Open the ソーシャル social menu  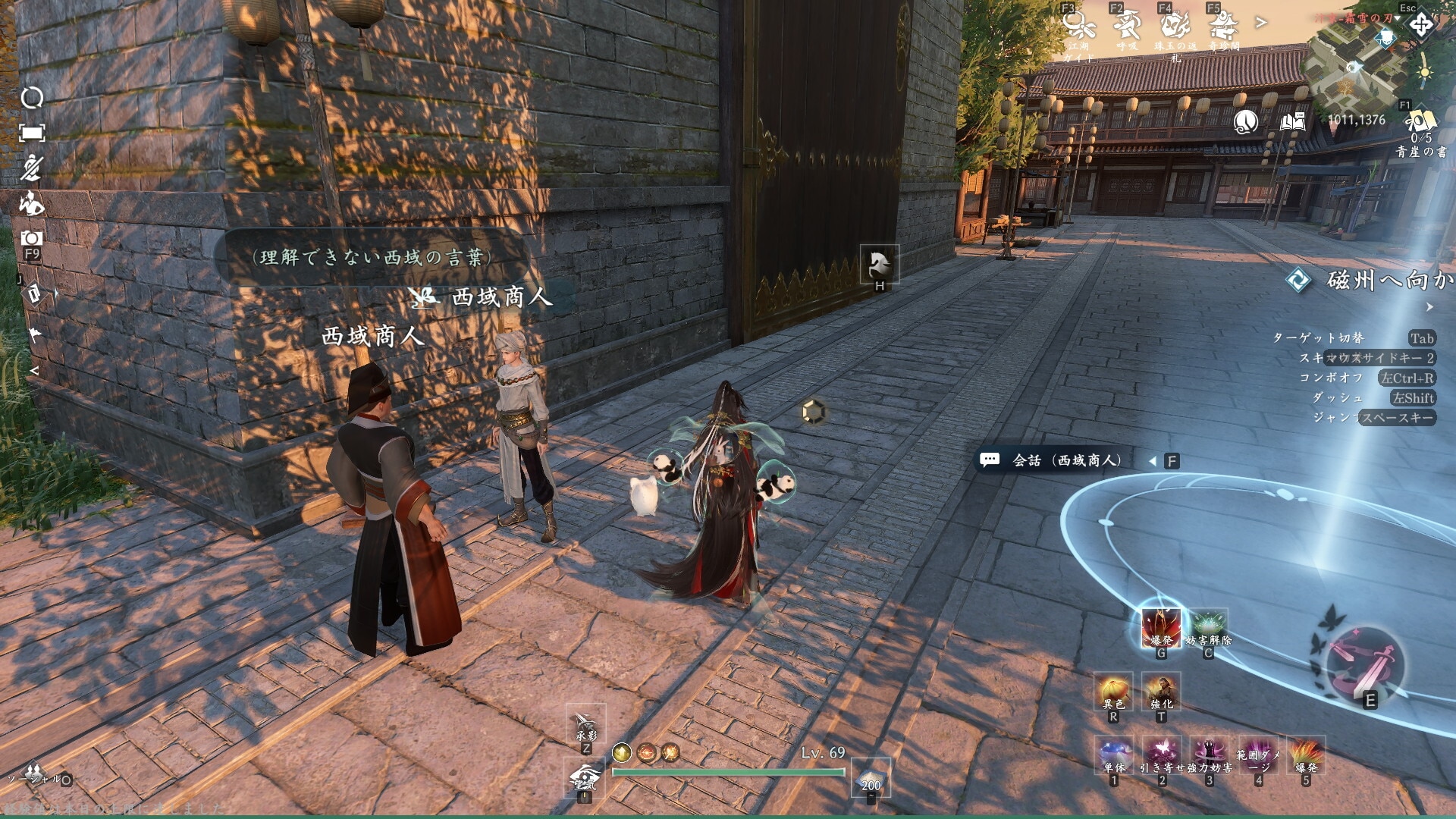click(x=34, y=774)
